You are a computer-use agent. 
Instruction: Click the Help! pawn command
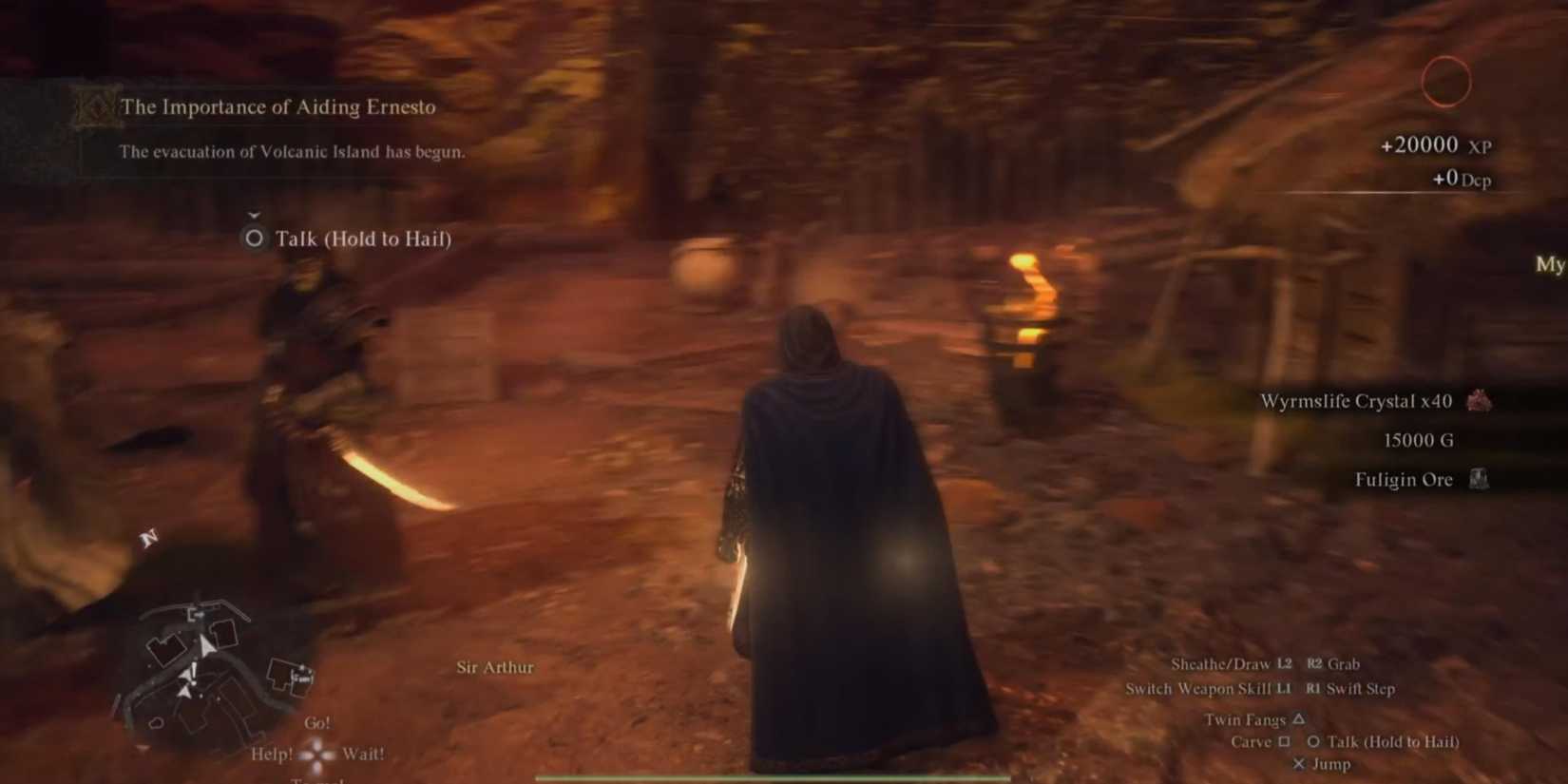point(274,753)
